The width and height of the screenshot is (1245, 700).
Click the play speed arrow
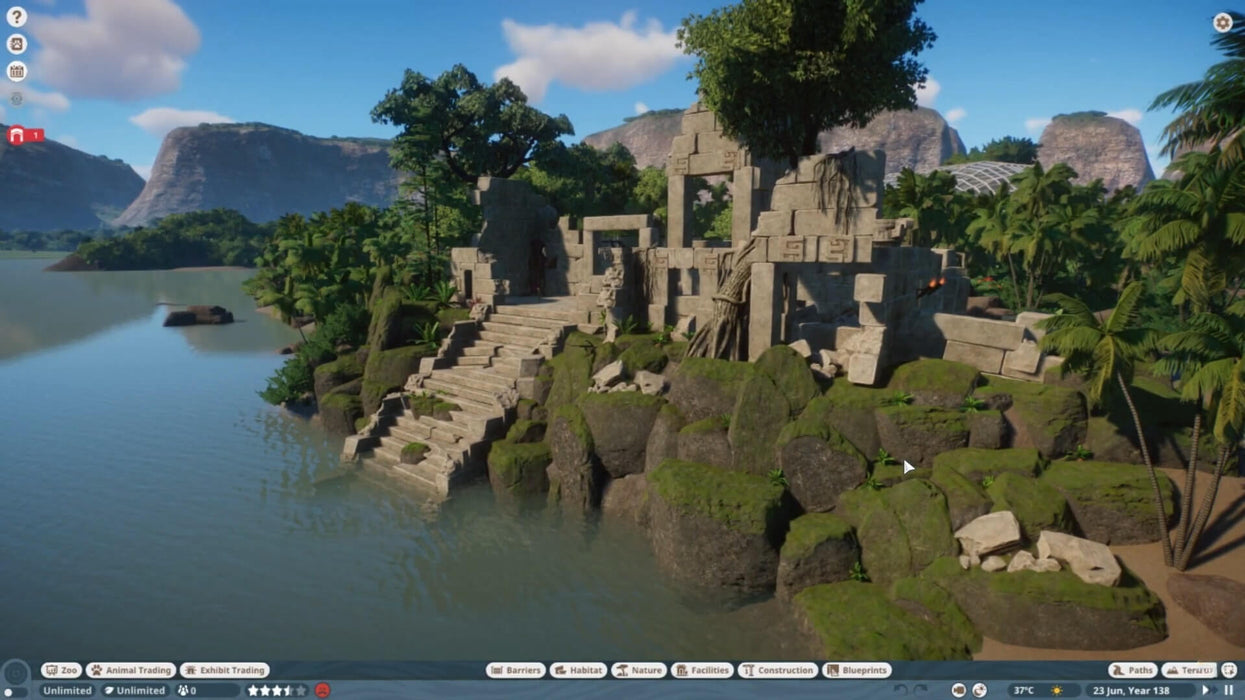coord(1206,690)
